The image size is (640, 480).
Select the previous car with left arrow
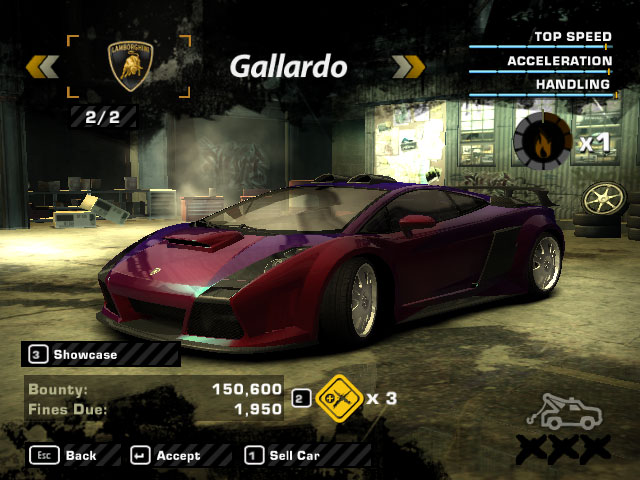pos(42,67)
